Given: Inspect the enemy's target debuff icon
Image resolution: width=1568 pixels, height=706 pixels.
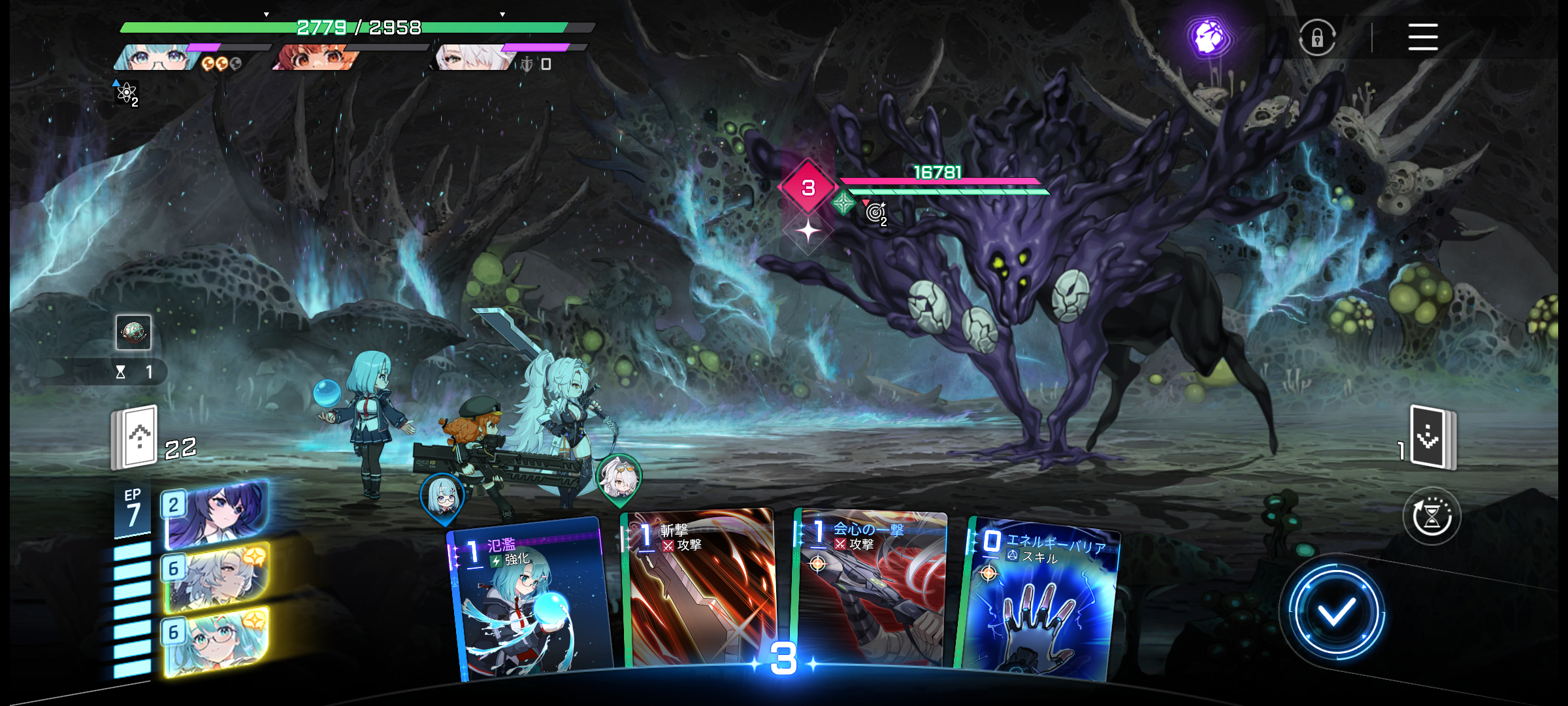Looking at the screenshot, I should (x=875, y=212).
